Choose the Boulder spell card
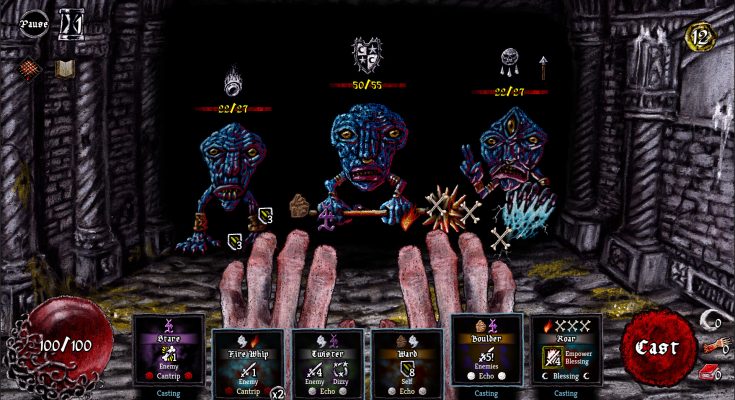 486,350
